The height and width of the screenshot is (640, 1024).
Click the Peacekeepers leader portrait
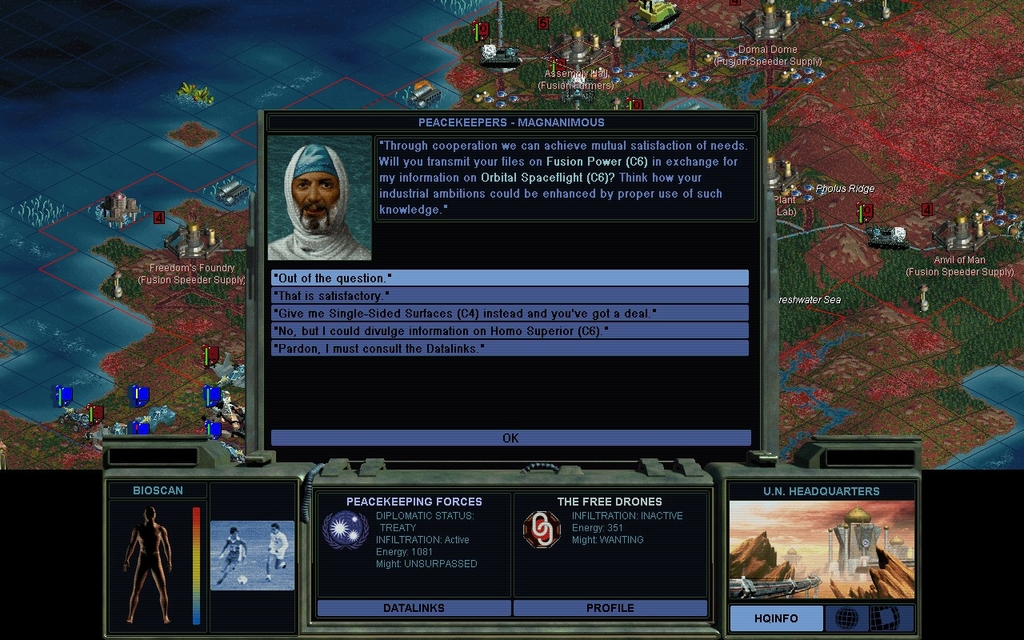pyautogui.click(x=319, y=198)
